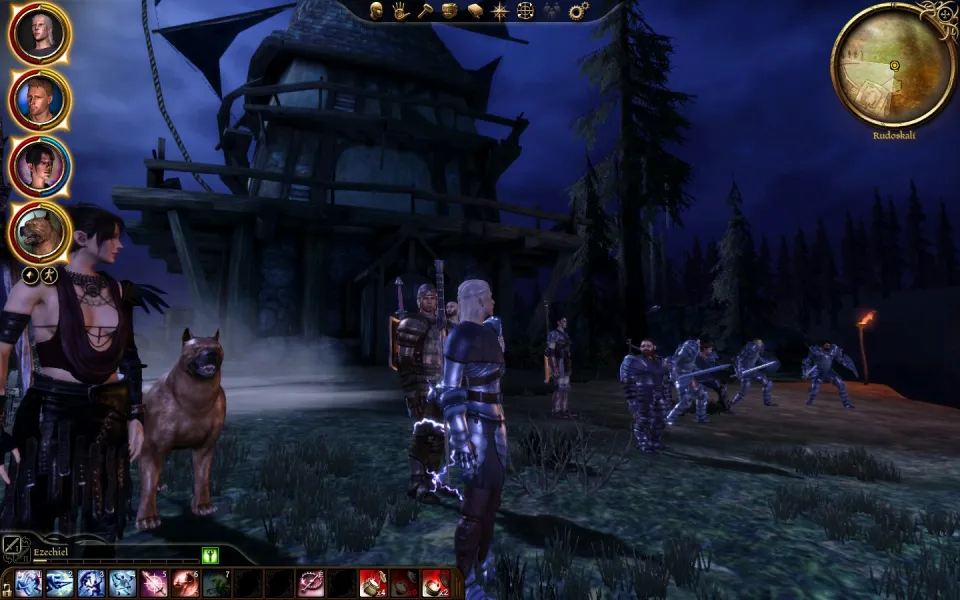Click the Rudoskali minimap
Screen dimensions: 960x600
[x=892, y=64]
